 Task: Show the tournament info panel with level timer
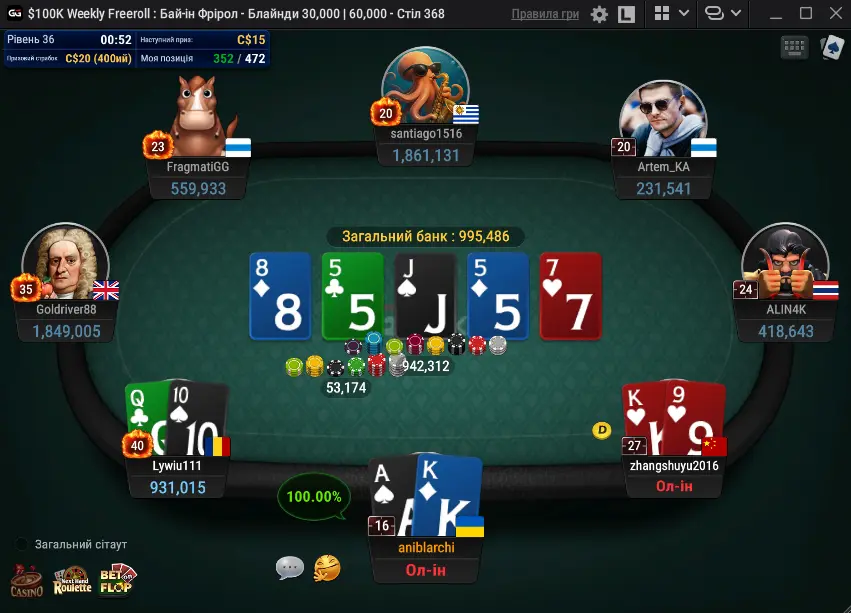(136, 48)
